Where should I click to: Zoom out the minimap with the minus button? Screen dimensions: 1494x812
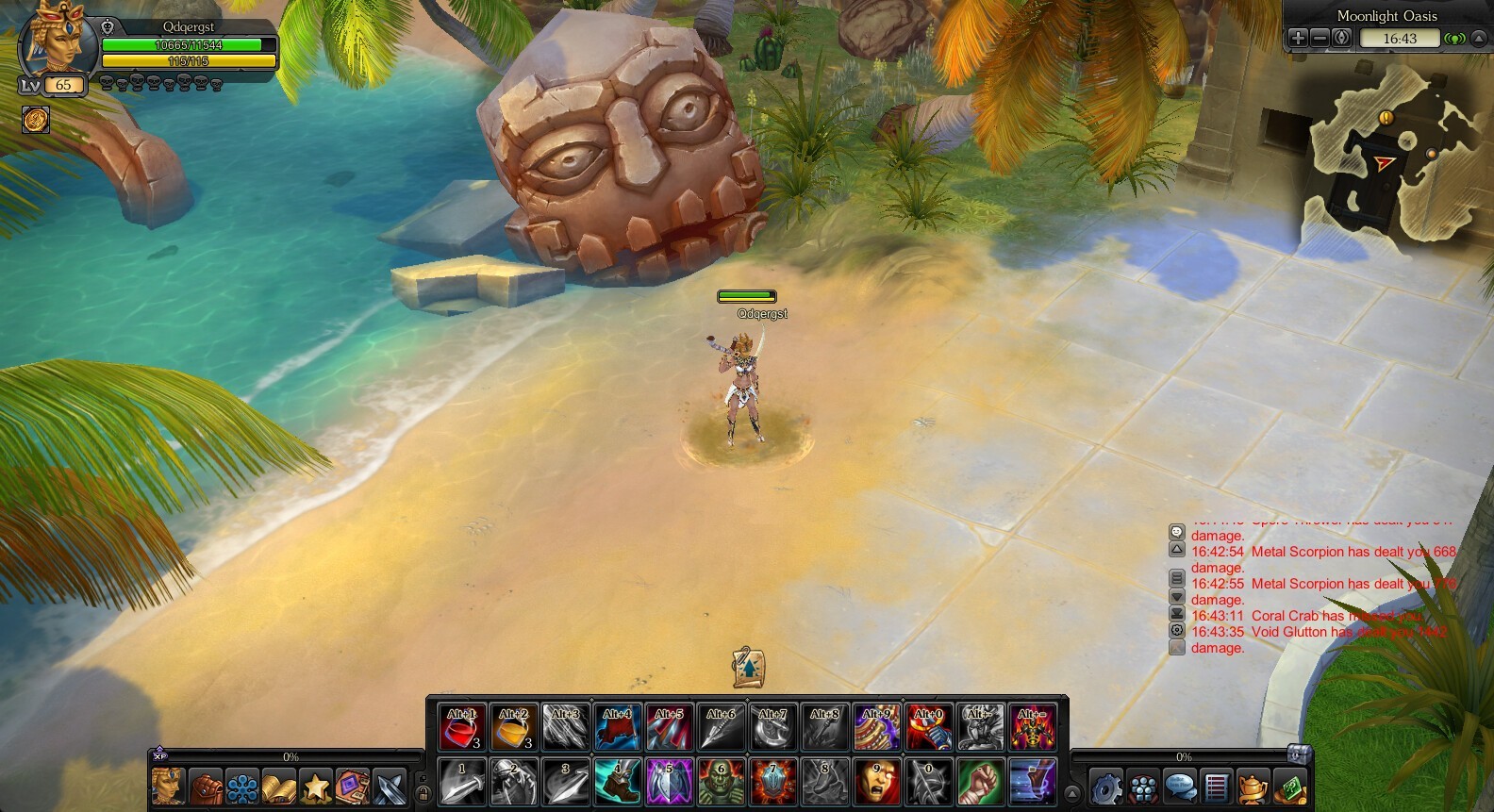(x=1320, y=38)
